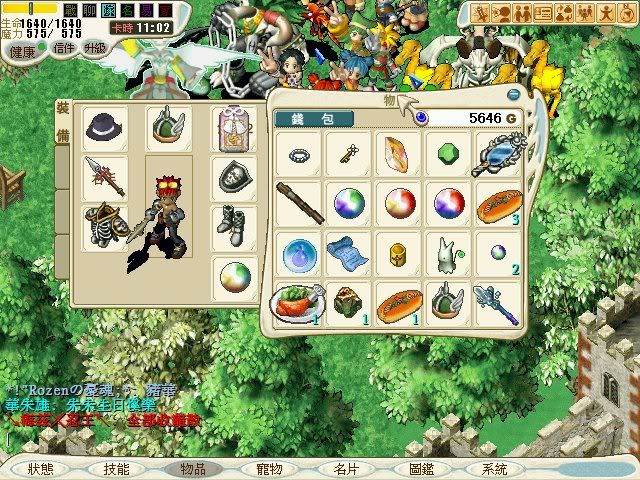The height and width of the screenshot is (480, 640).
Task: Select the blue scroll map item
Action: [x=347, y=251]
